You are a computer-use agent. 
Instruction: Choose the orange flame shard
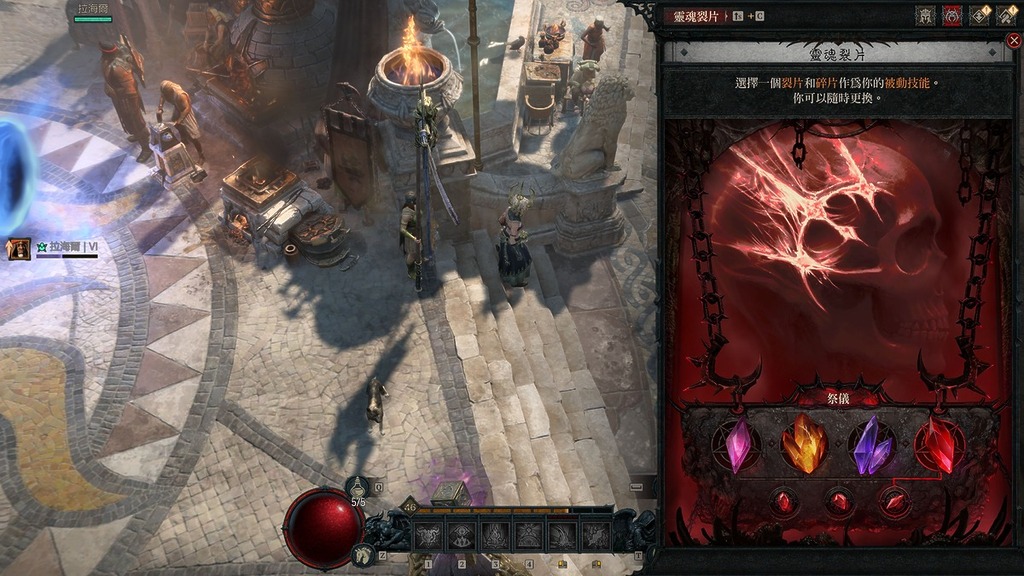(x=804, y=446)
